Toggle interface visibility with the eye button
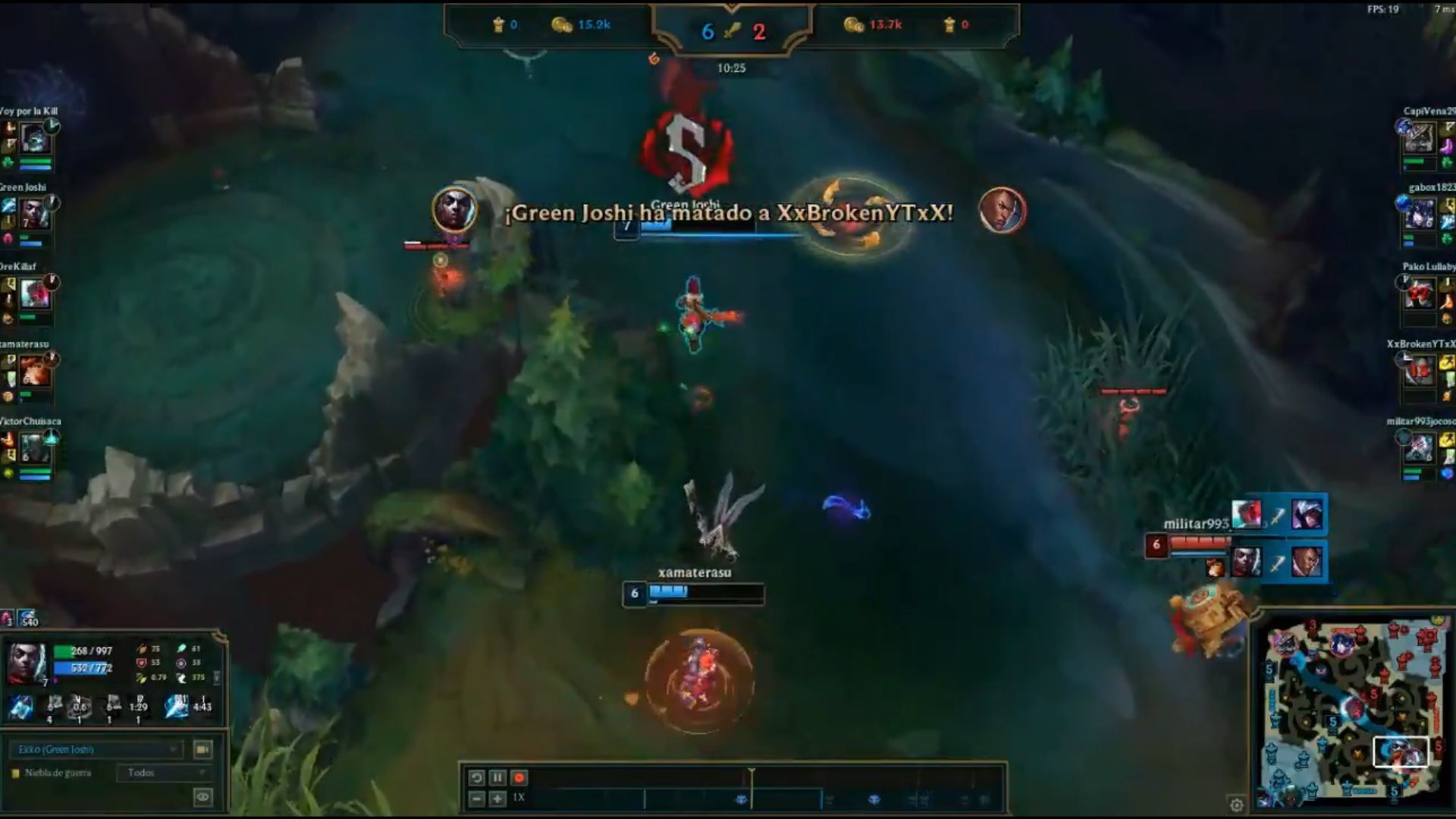This screenshot has width=1456, height=819. pos(202,797)
